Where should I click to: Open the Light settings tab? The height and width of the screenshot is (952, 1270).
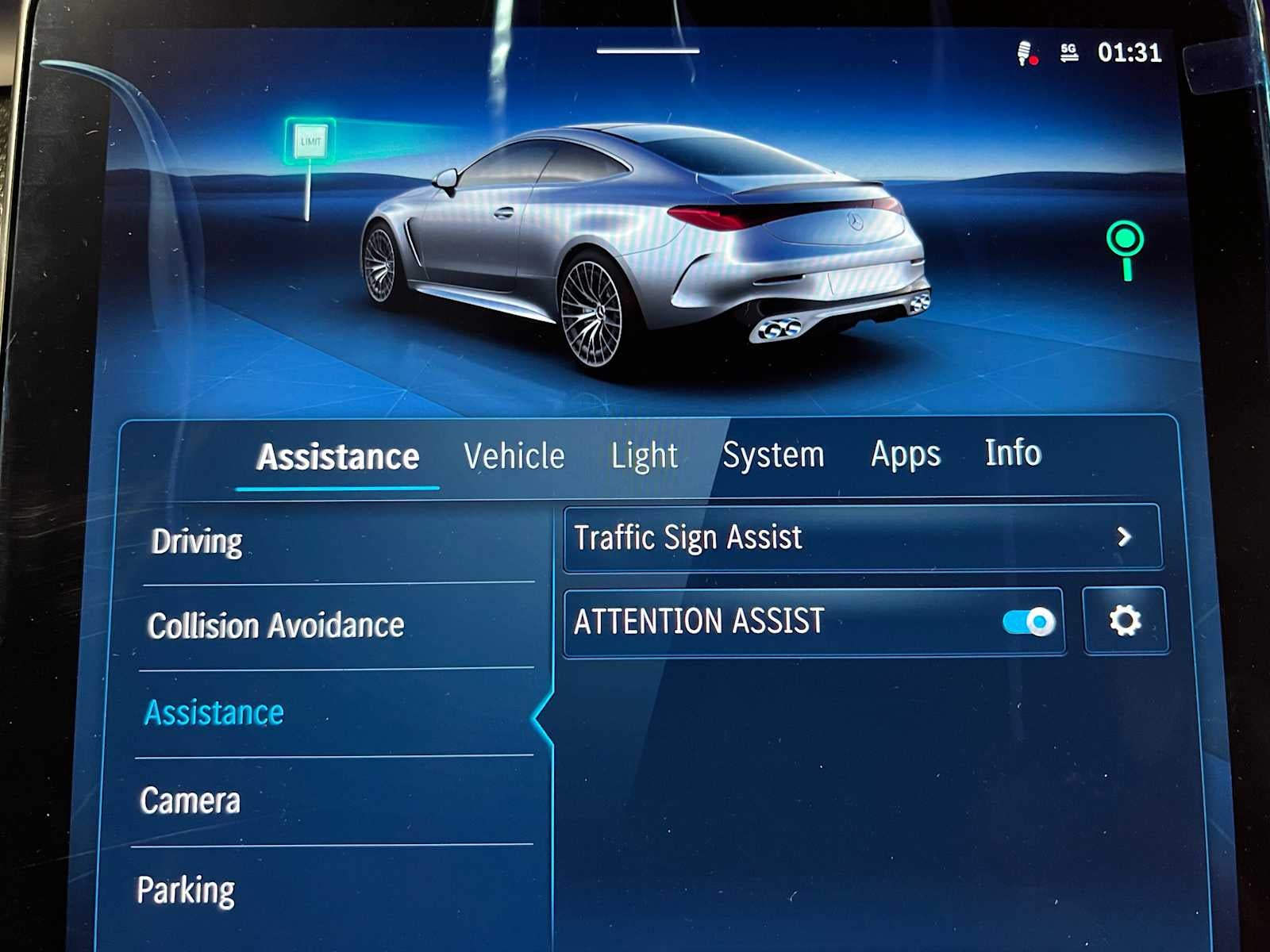645,455
